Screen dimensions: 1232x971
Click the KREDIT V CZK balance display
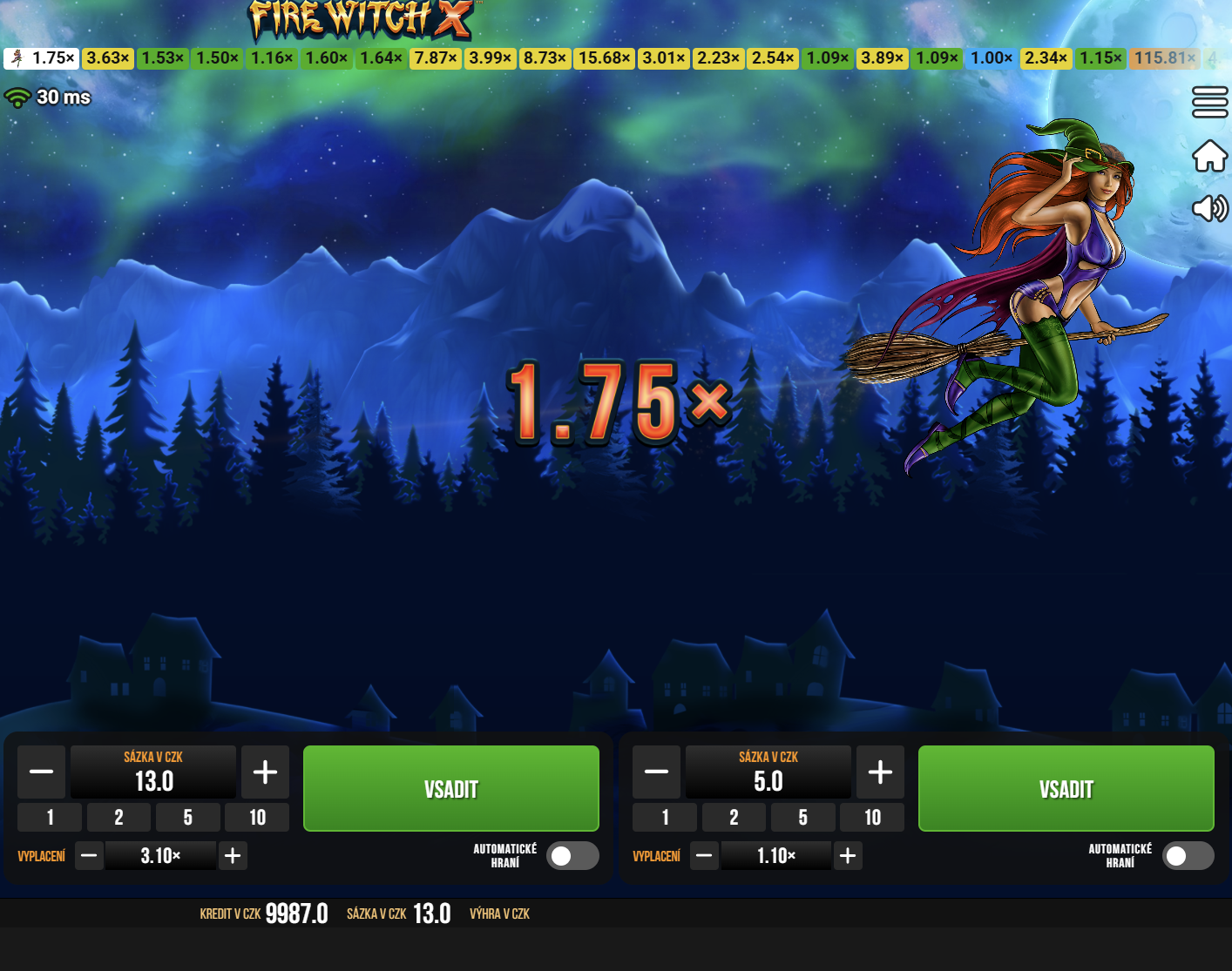pyautogui.click(x=264, y=914)
